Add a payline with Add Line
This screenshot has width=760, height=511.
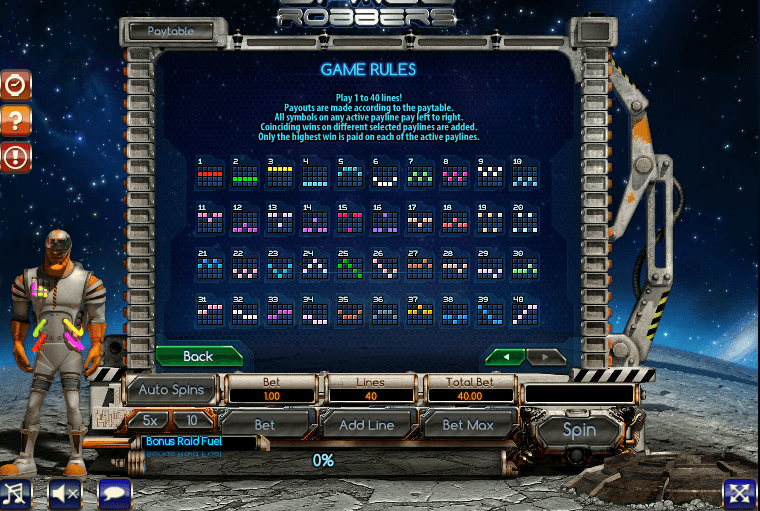(366, 424)
